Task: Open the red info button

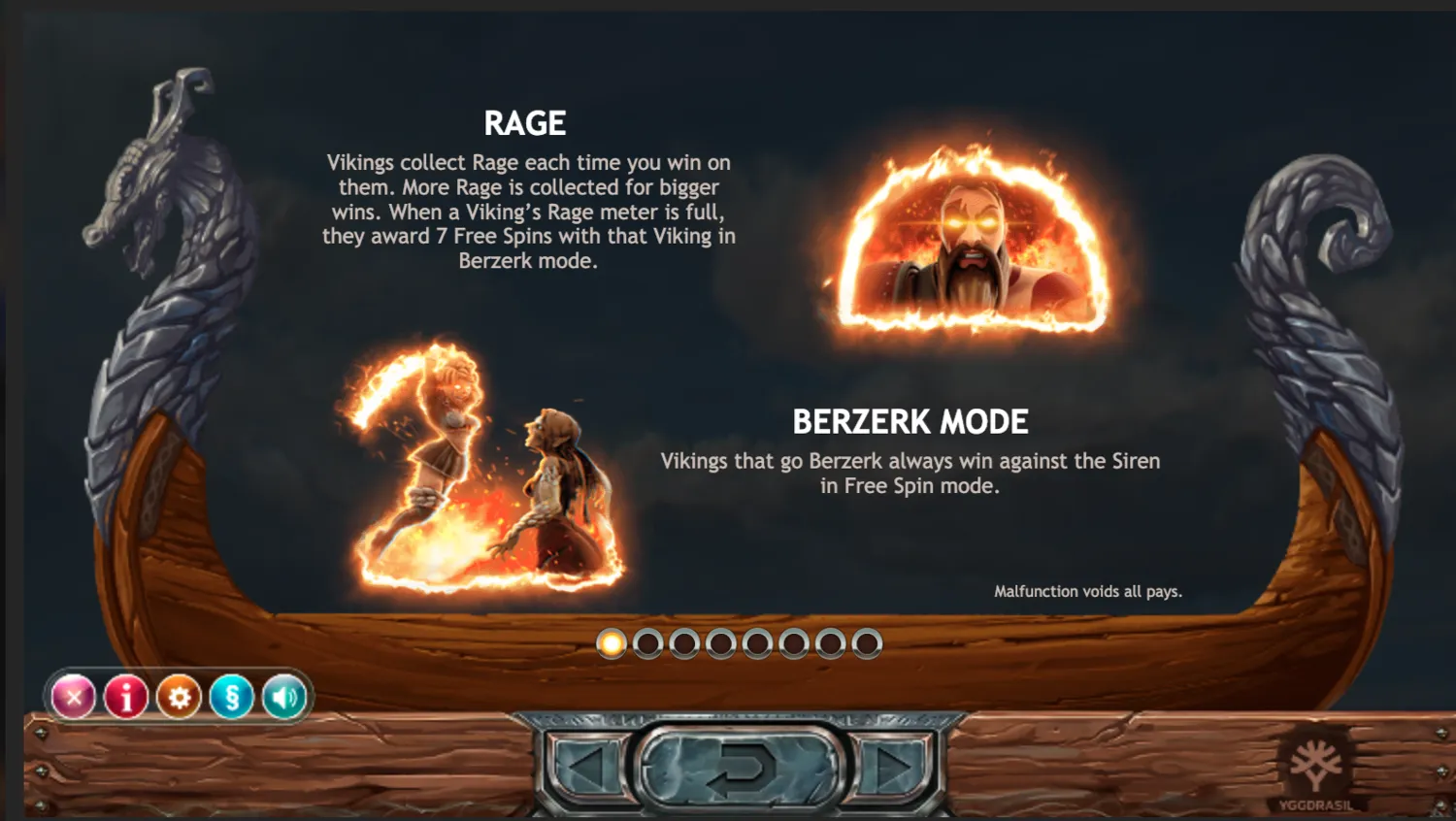Action: tap(126, 697)
